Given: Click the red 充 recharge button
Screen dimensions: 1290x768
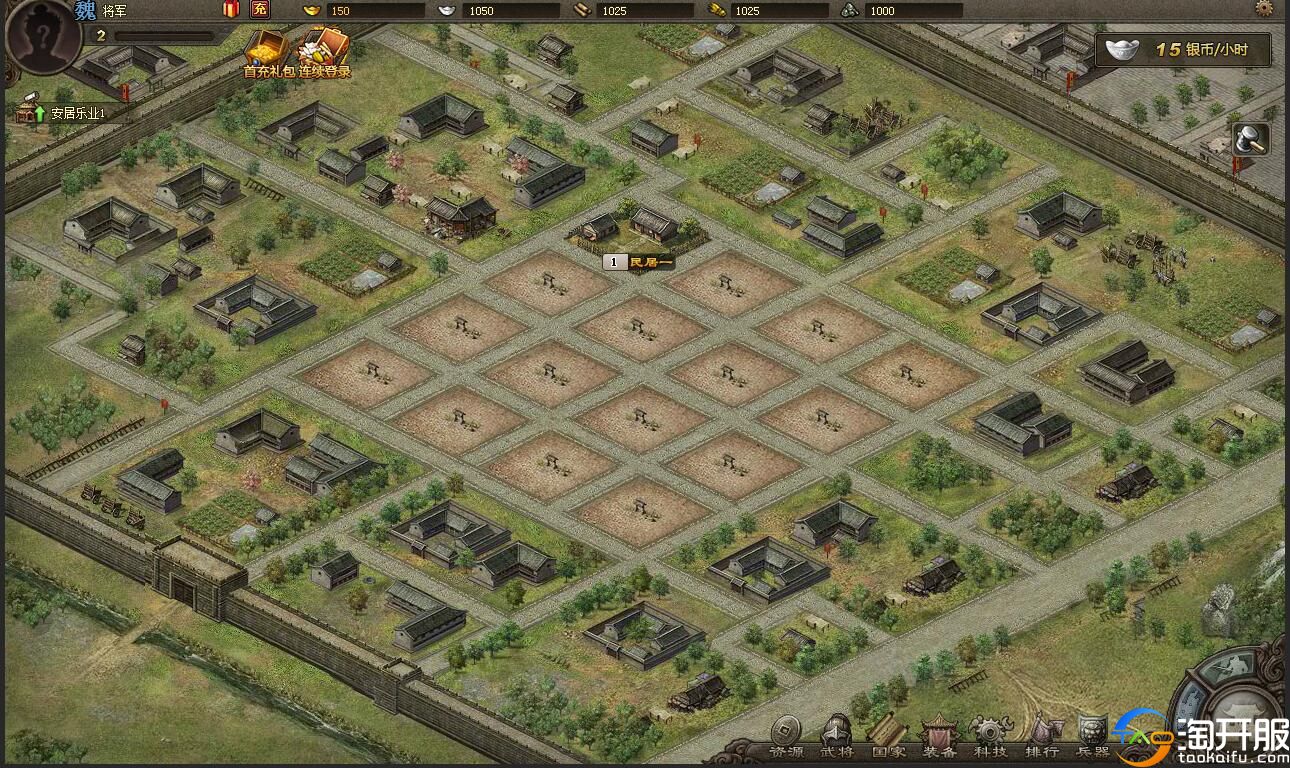Looking at the screenshot, I should pyautogui.click(x=259, y=10).
